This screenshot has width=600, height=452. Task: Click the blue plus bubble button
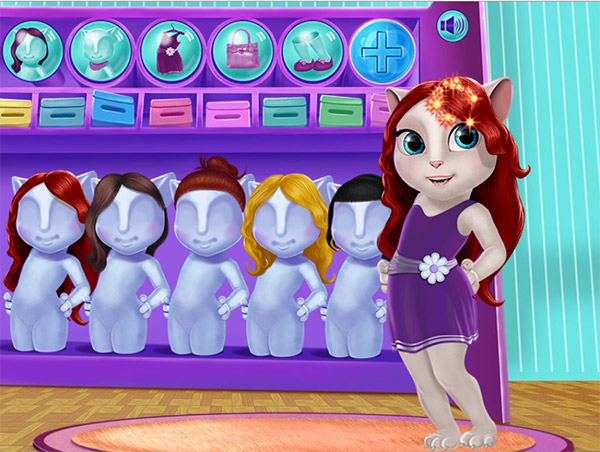(382, 50)
